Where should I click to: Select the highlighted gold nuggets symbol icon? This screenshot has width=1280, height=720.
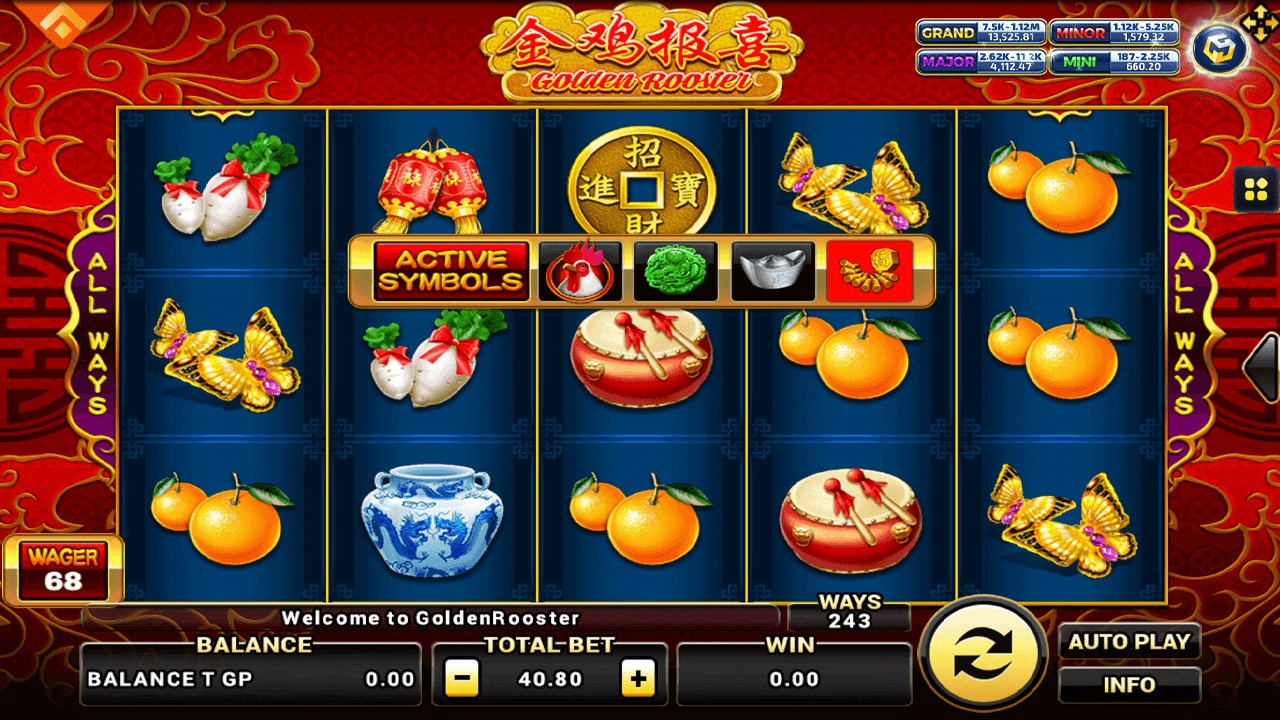coord(868,268)
